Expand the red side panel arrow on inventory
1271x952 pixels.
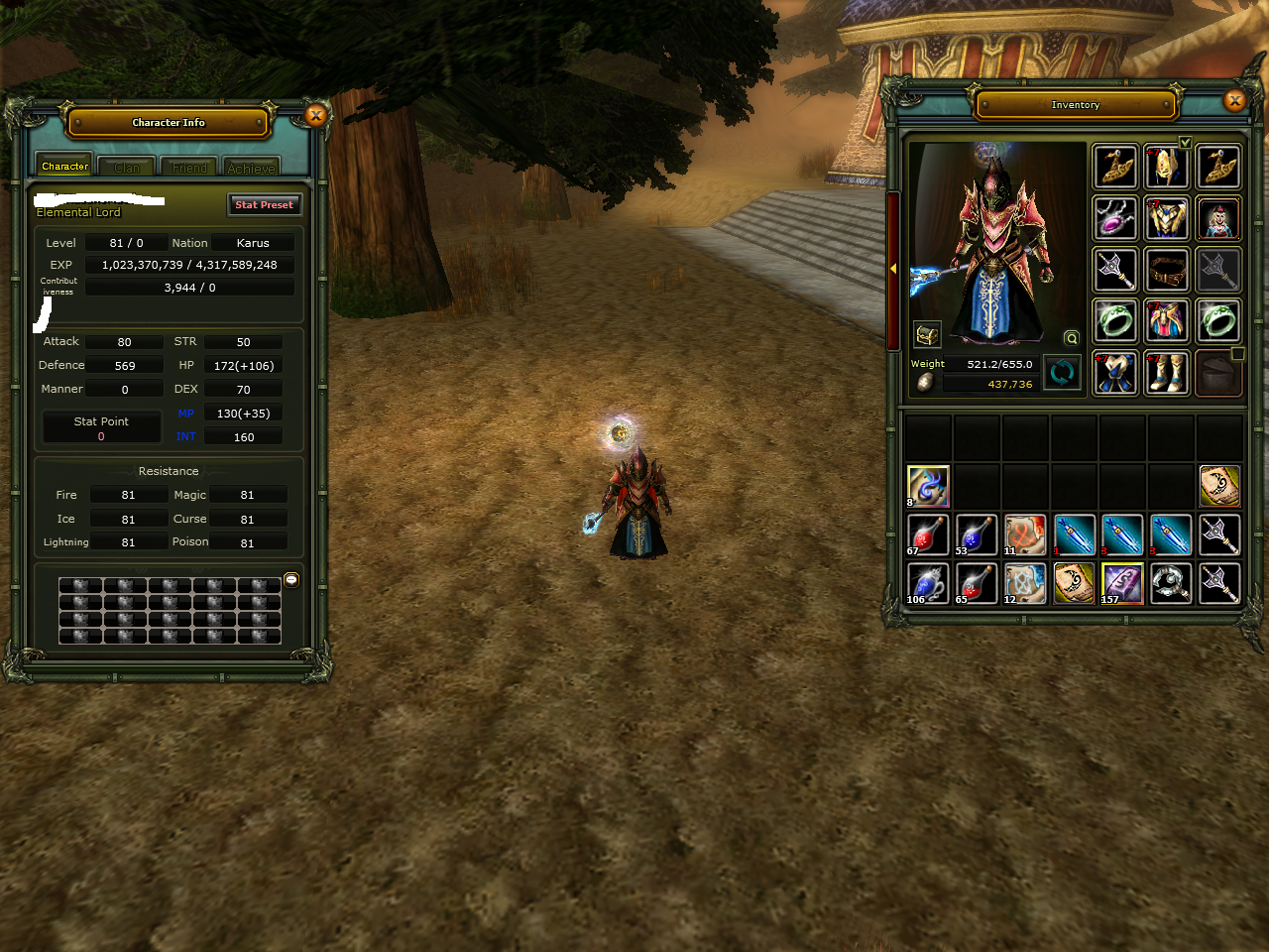893,269
